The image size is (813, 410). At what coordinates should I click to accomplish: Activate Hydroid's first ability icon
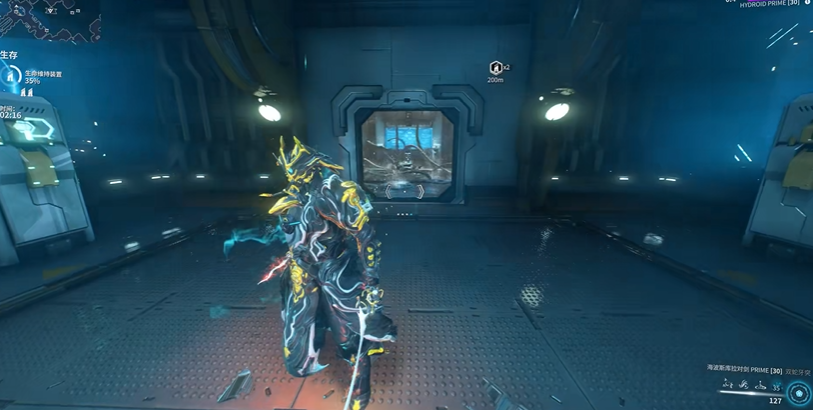727,385
